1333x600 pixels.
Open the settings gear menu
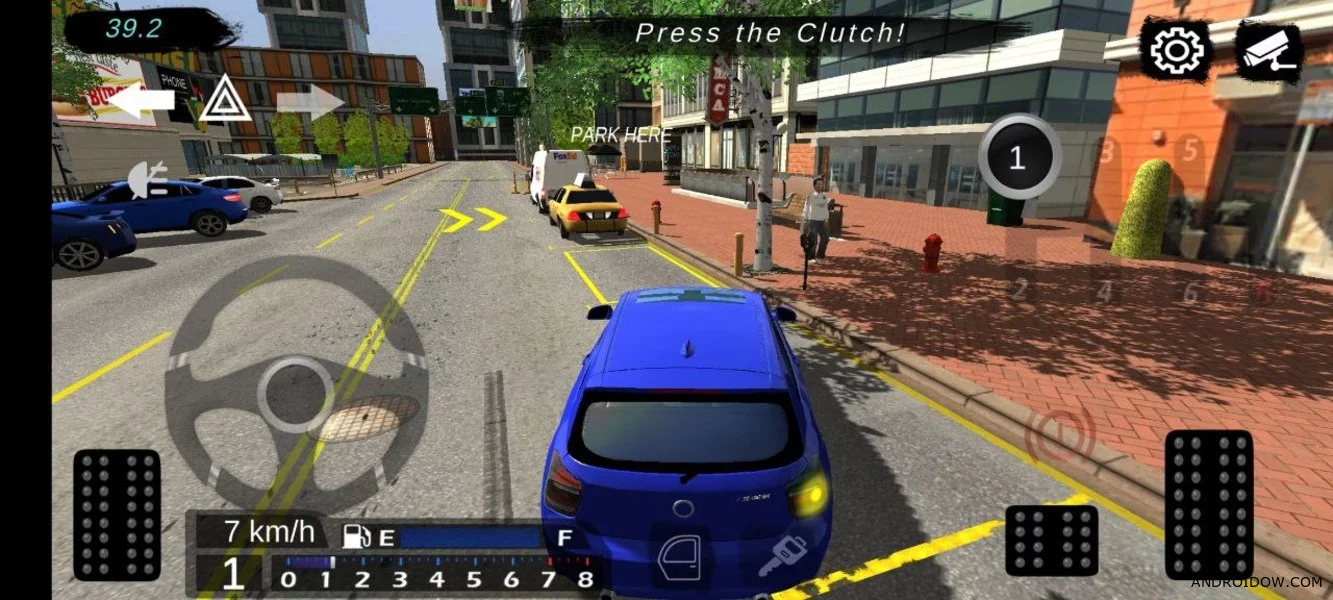[1175, 50]
